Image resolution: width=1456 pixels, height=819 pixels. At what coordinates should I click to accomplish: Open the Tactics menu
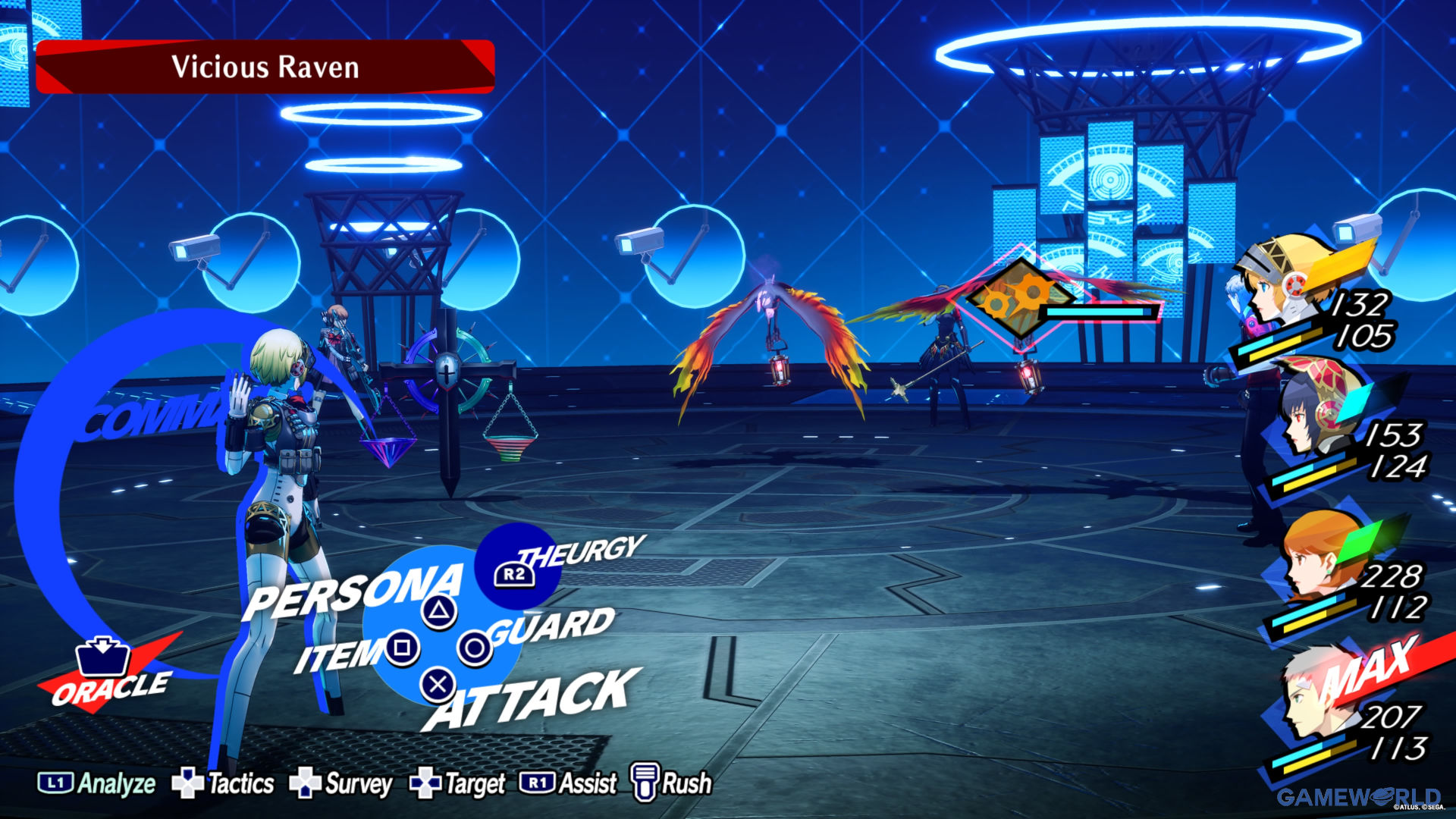(223, 783)
